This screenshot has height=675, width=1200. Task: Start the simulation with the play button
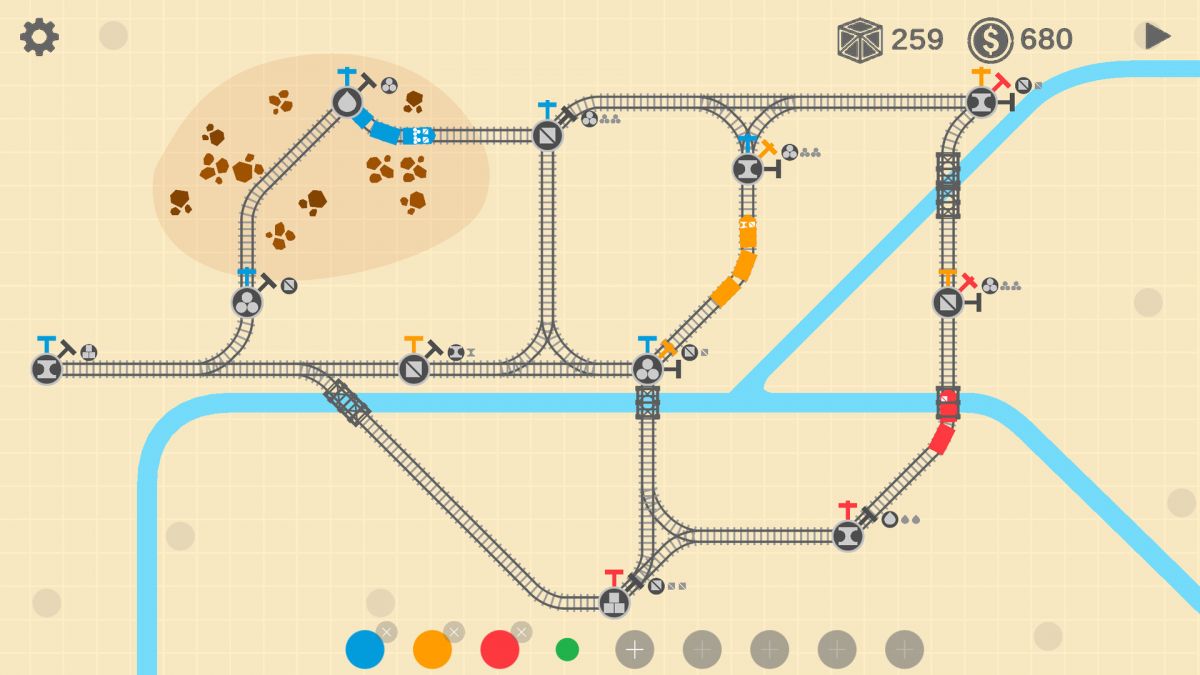(1157, 36)
